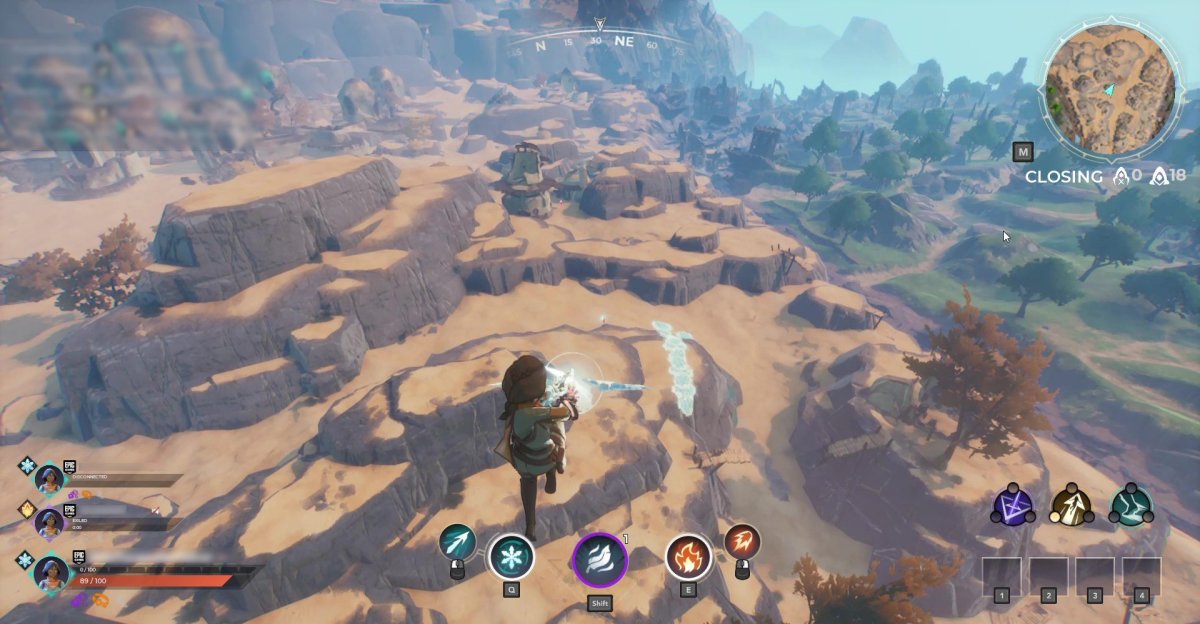Activate the fire flame sorcery
The image size is (1200, 624).
689,557
